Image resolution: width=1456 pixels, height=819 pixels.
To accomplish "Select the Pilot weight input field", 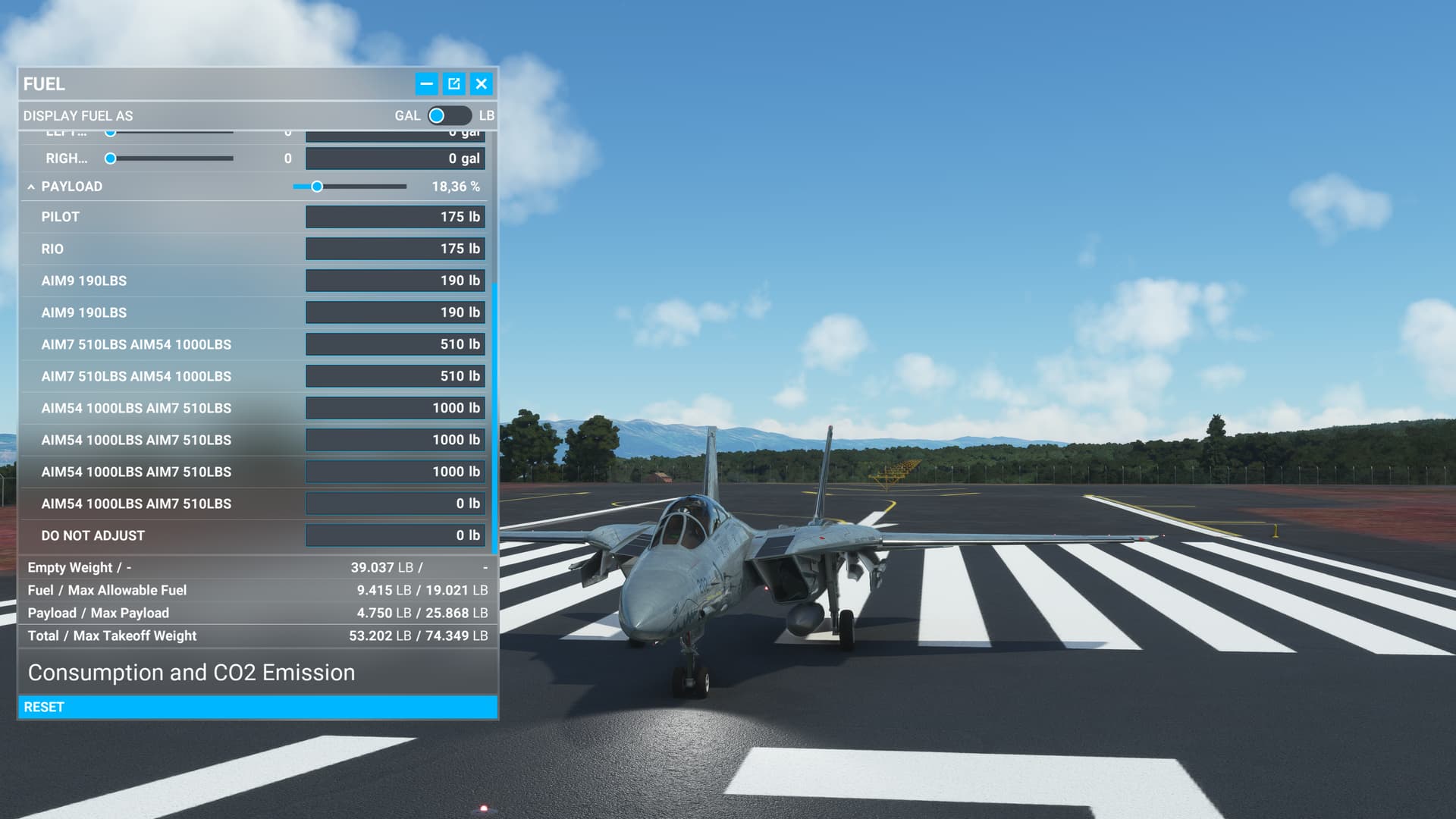I will coord(394,217).
